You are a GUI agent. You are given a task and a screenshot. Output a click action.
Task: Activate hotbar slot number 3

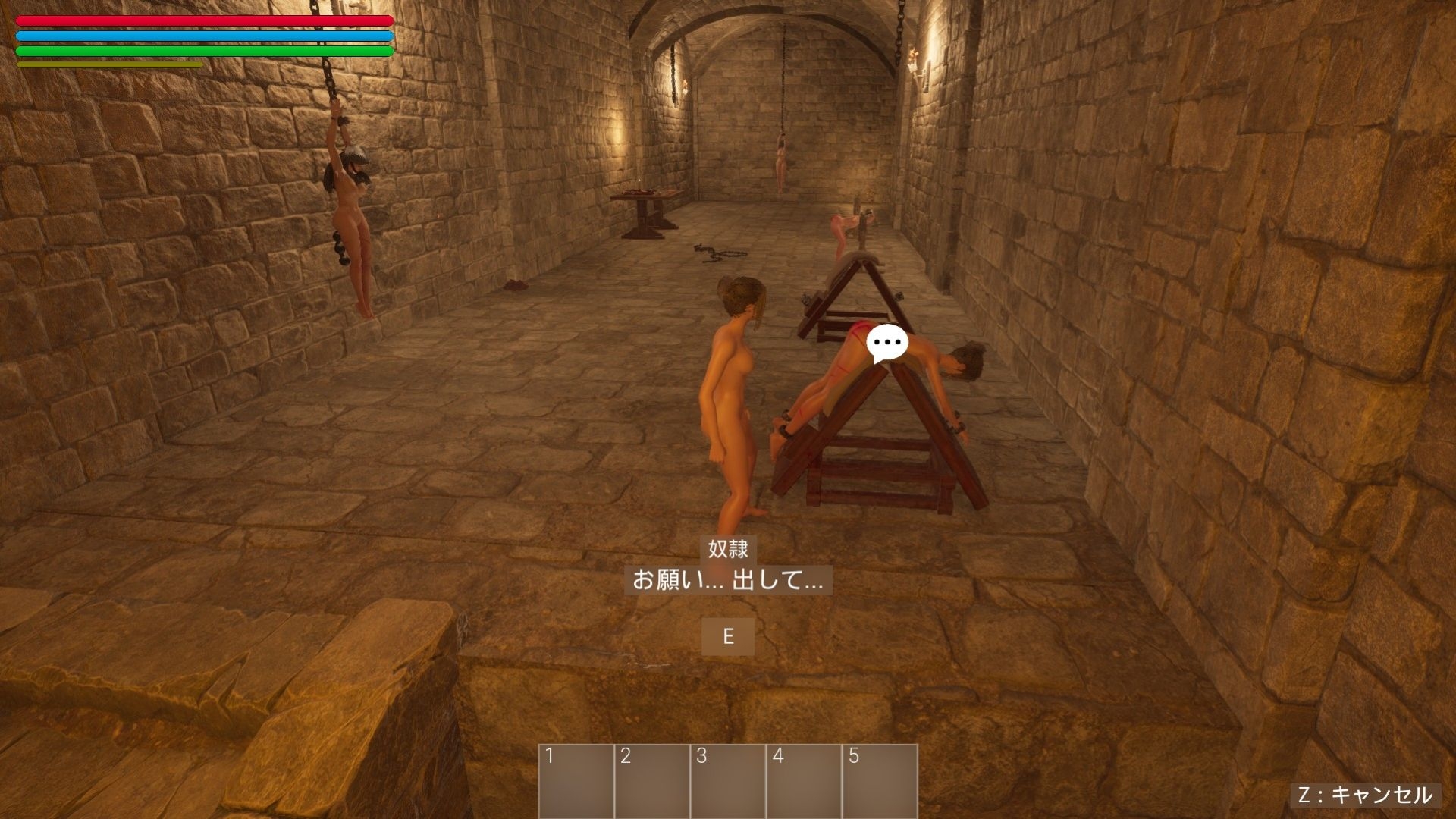728,781
